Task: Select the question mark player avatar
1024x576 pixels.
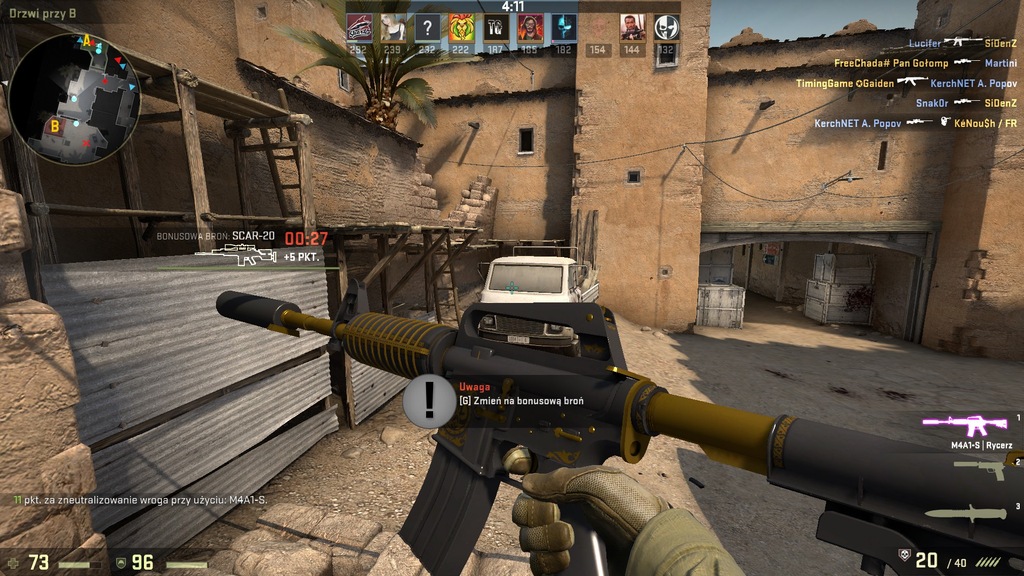Action: tap(428, 27)
